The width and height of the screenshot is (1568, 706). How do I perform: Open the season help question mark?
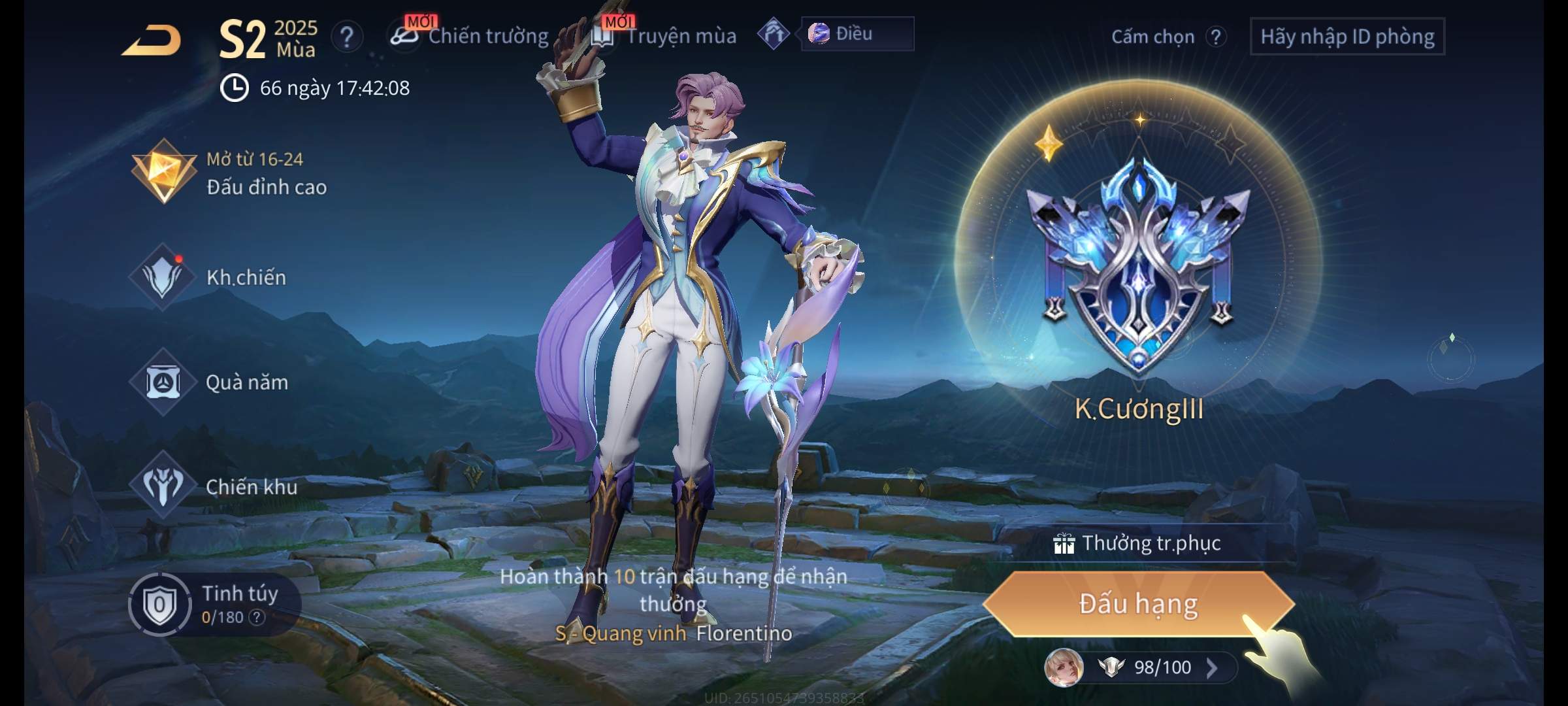[x=347, y=37]
